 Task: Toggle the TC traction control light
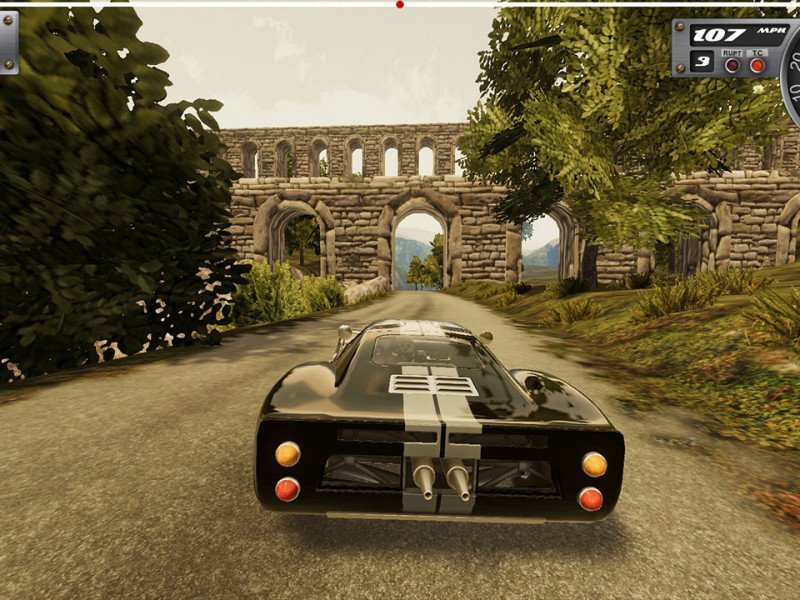coord(757,65)
